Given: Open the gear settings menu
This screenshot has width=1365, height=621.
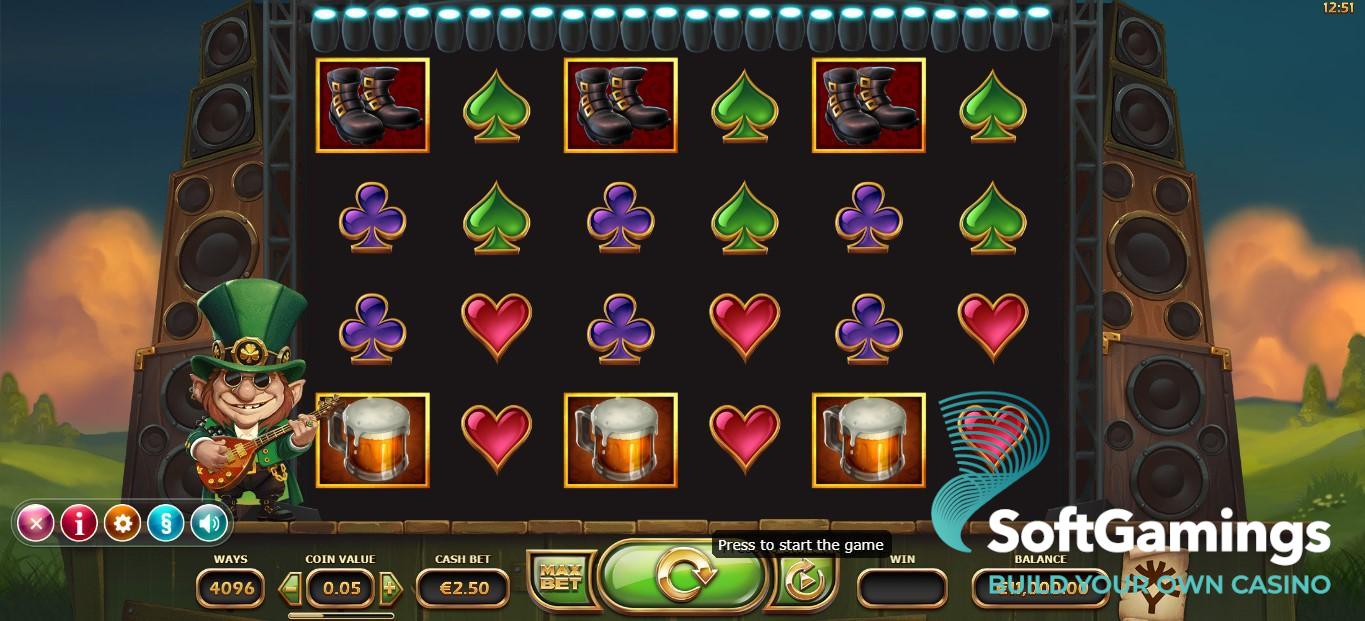Looking at the screenshot, I should point(122,523).
